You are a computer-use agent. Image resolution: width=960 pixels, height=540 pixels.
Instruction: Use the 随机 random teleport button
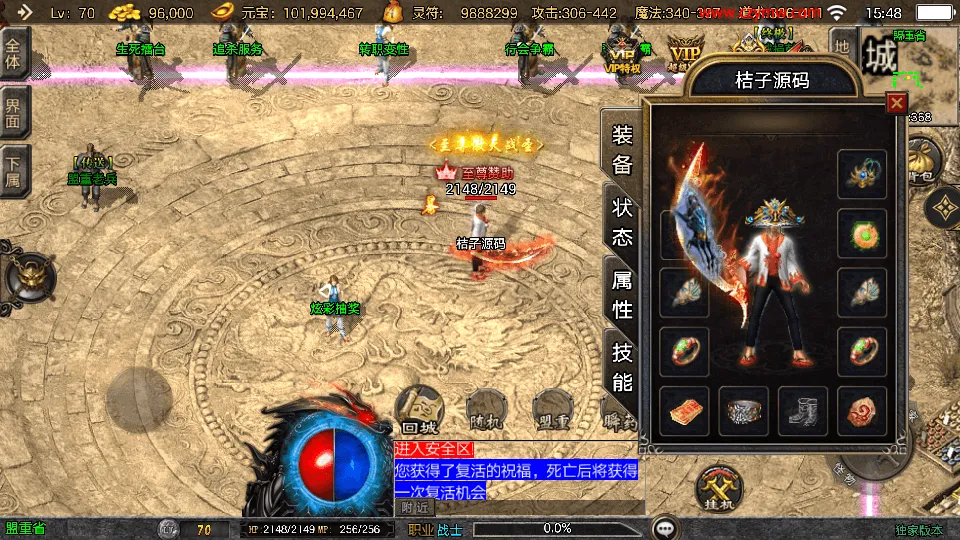tap(482, 410)
